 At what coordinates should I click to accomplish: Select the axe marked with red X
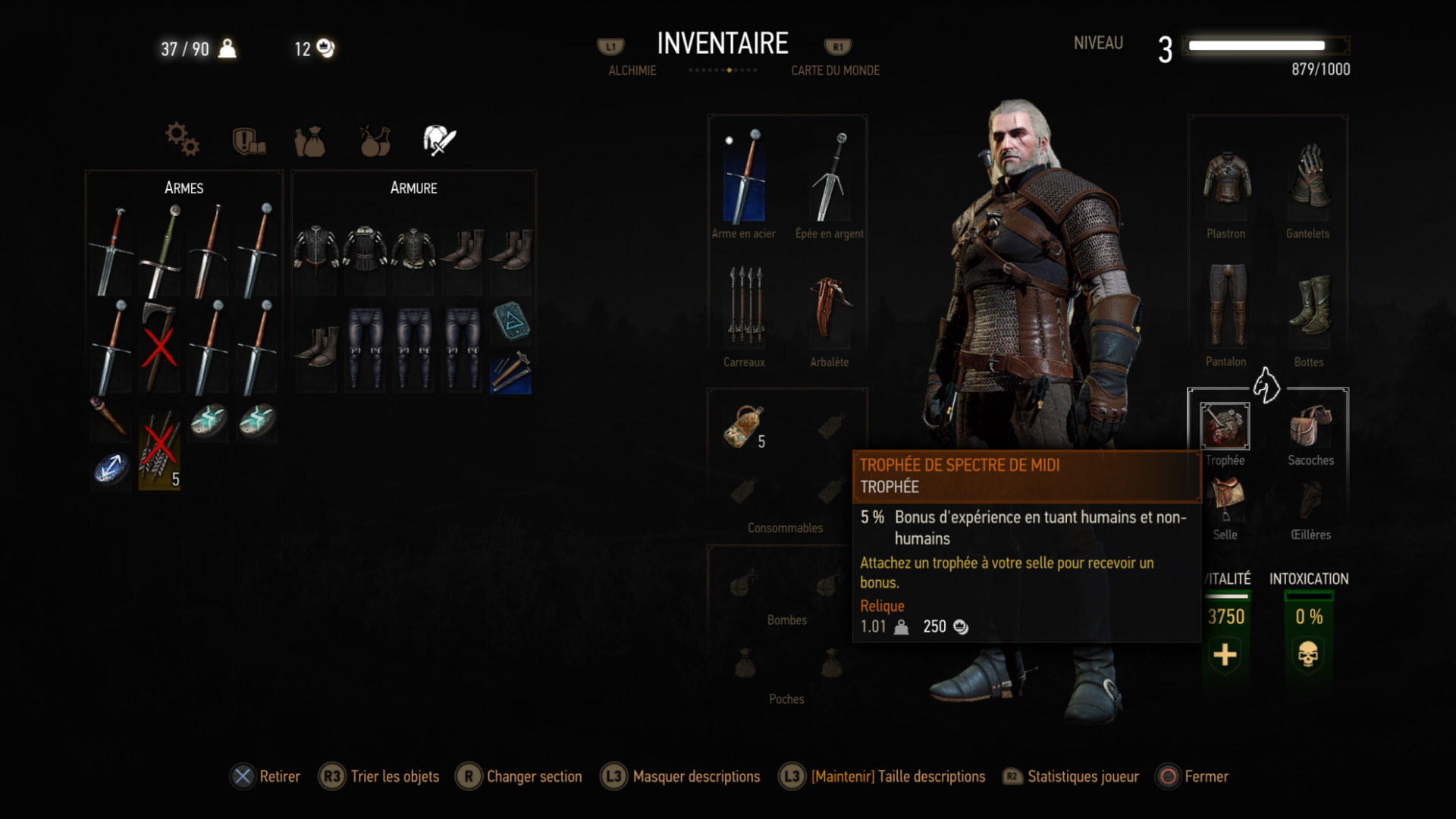[159, 347]
